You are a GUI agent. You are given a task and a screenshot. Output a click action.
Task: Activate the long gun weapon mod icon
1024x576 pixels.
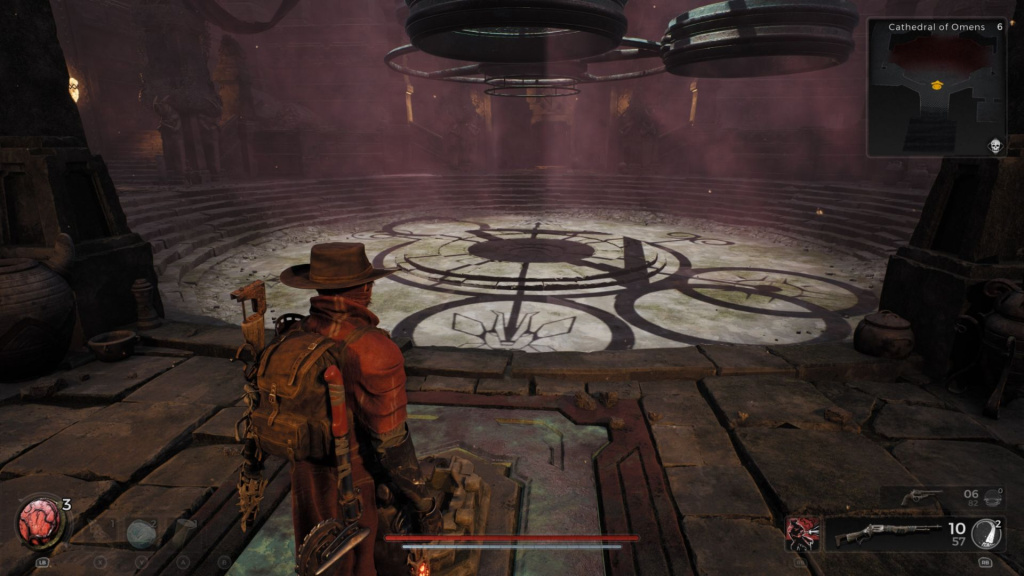[x=987, y=534]
